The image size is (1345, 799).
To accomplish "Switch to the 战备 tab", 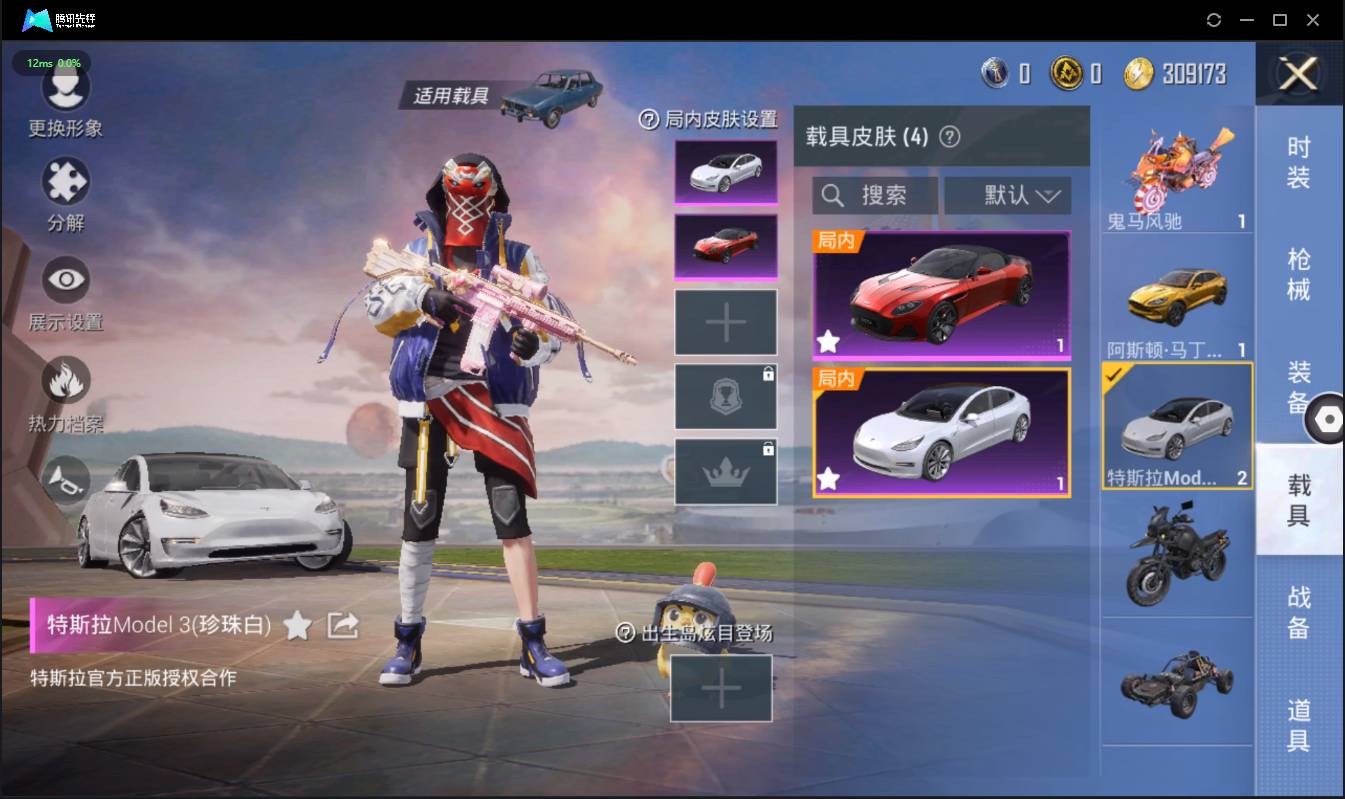I will click(1298, 612).
